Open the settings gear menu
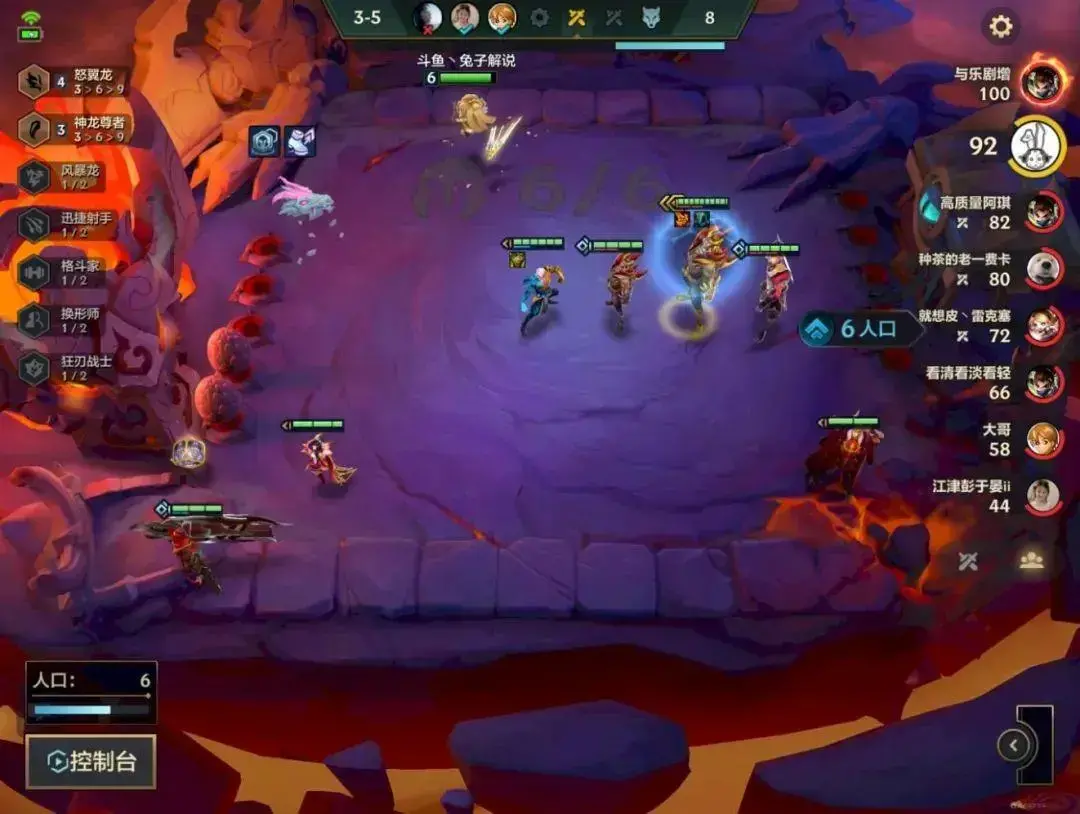The image size is (1080, 814). click(1000, 26)
